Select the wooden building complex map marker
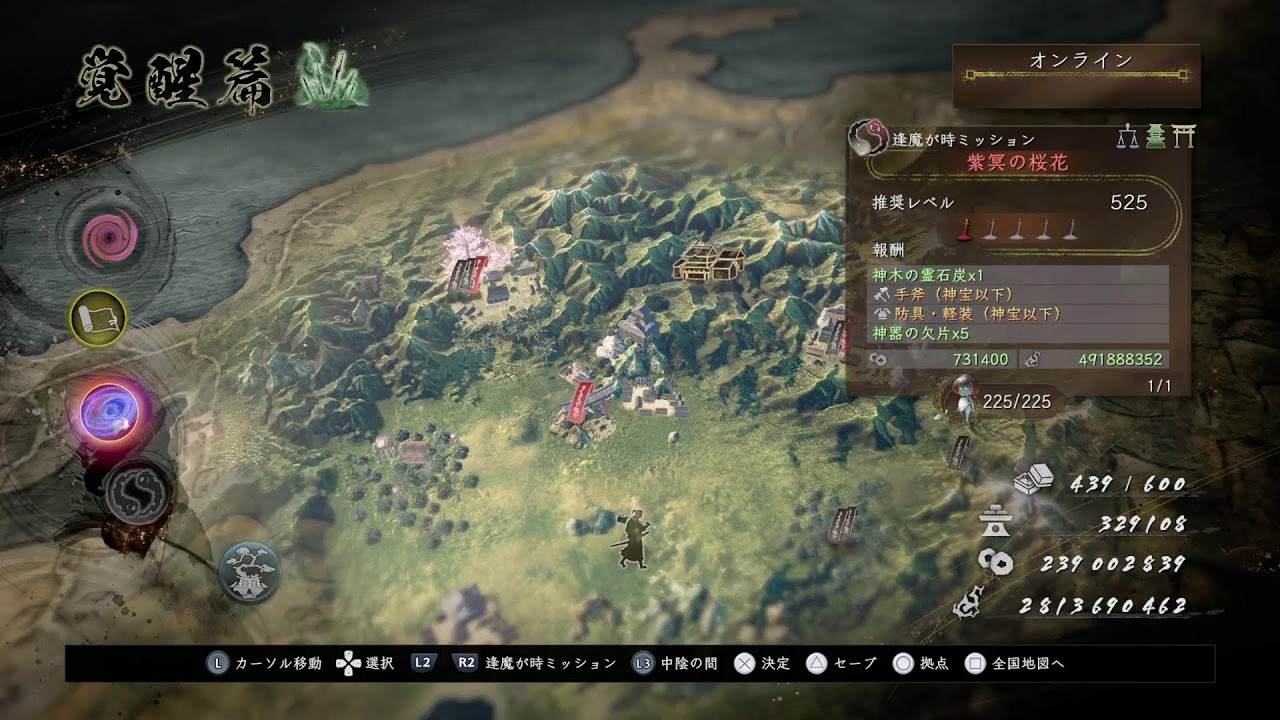Viewport: 1280px width, 720px height. [708, 261]
